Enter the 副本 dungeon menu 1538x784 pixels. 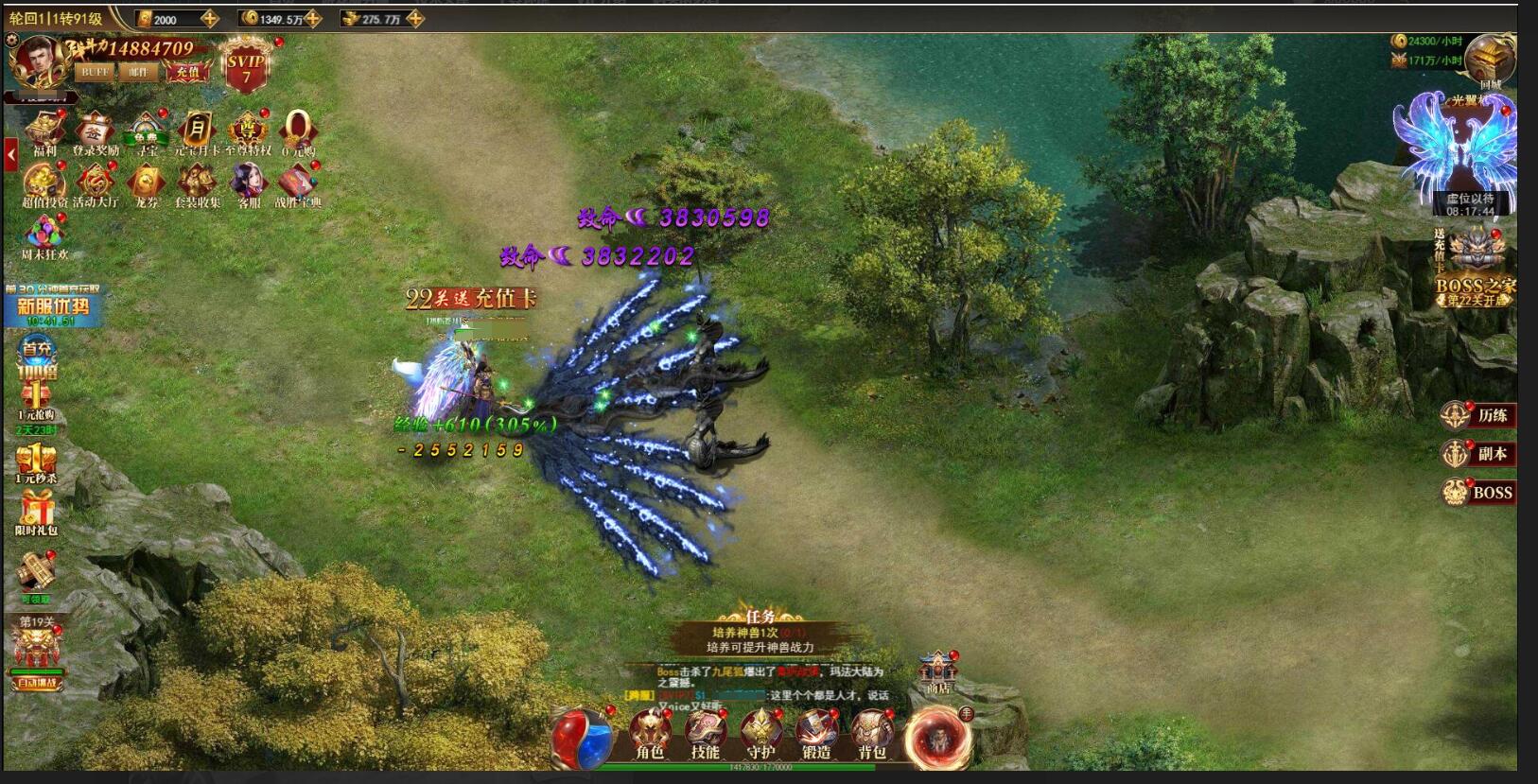1478,454
